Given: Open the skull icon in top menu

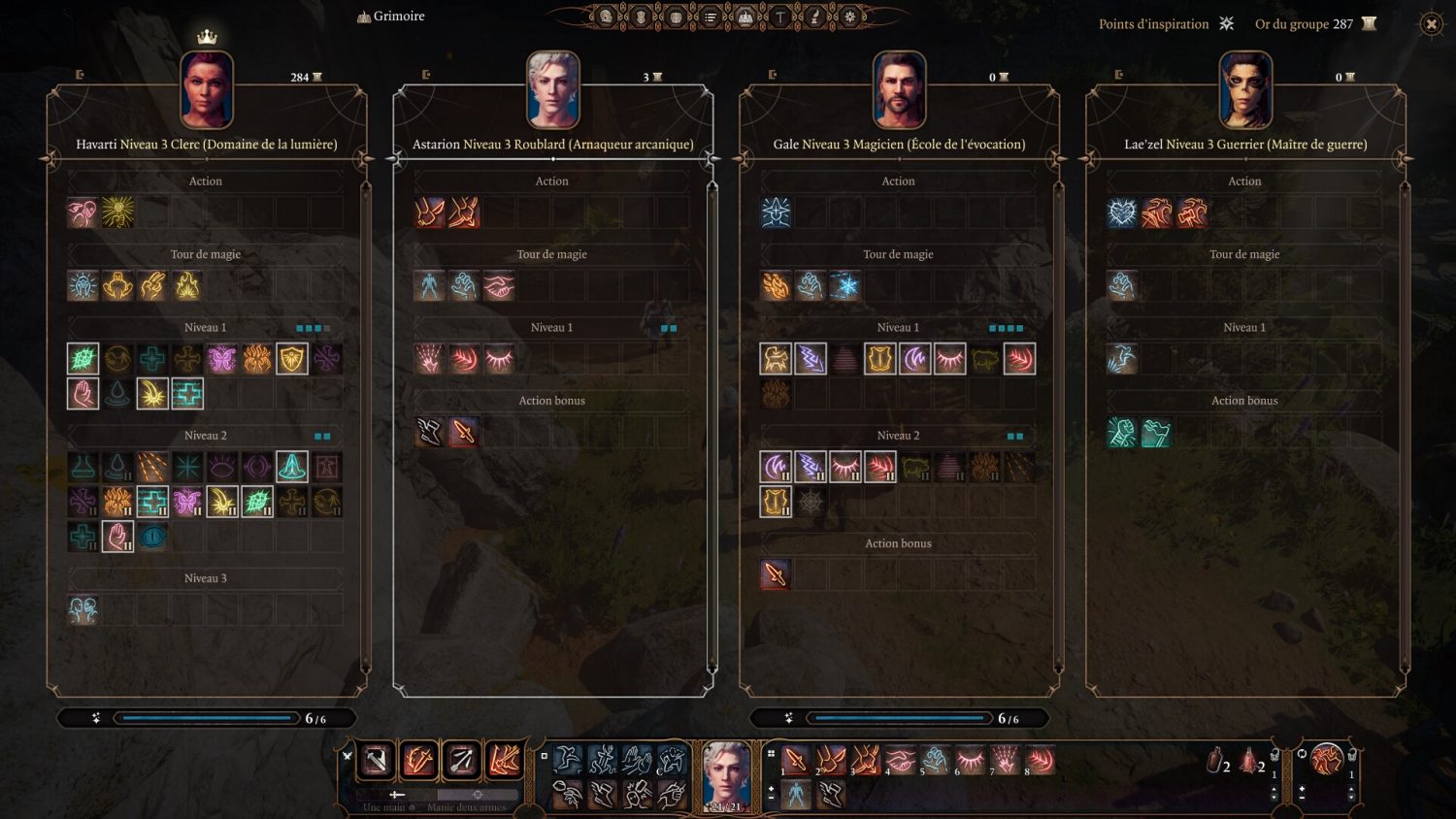Looking at the screenshot, I should coord(606,16).
